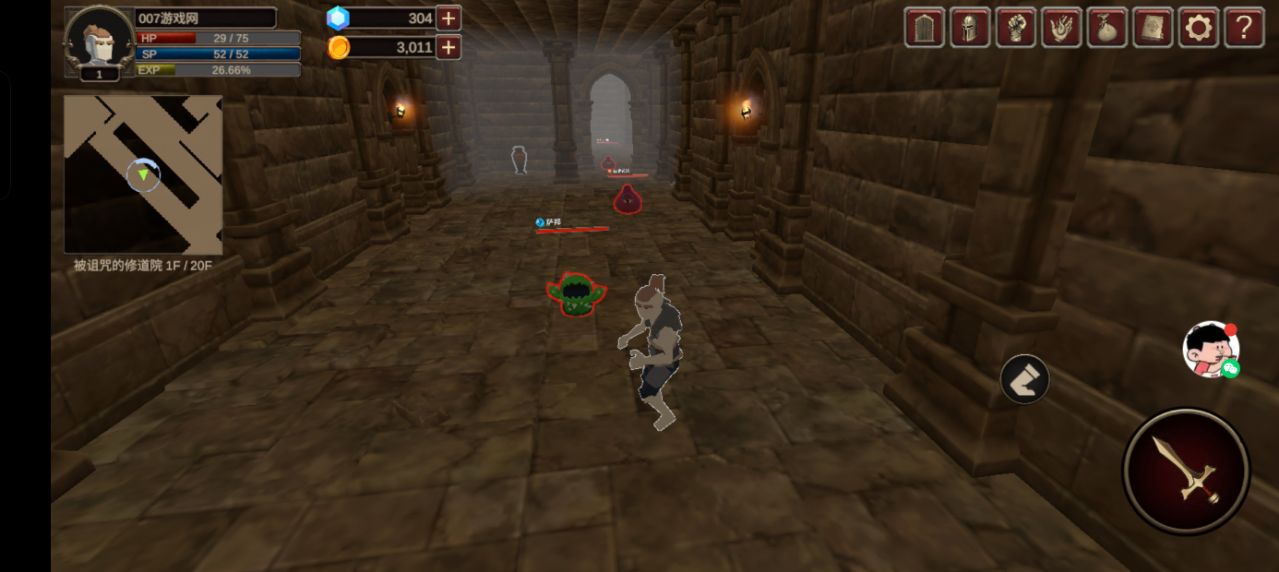
Task: Open the helmet equipment menu
Action: (970, 27)
